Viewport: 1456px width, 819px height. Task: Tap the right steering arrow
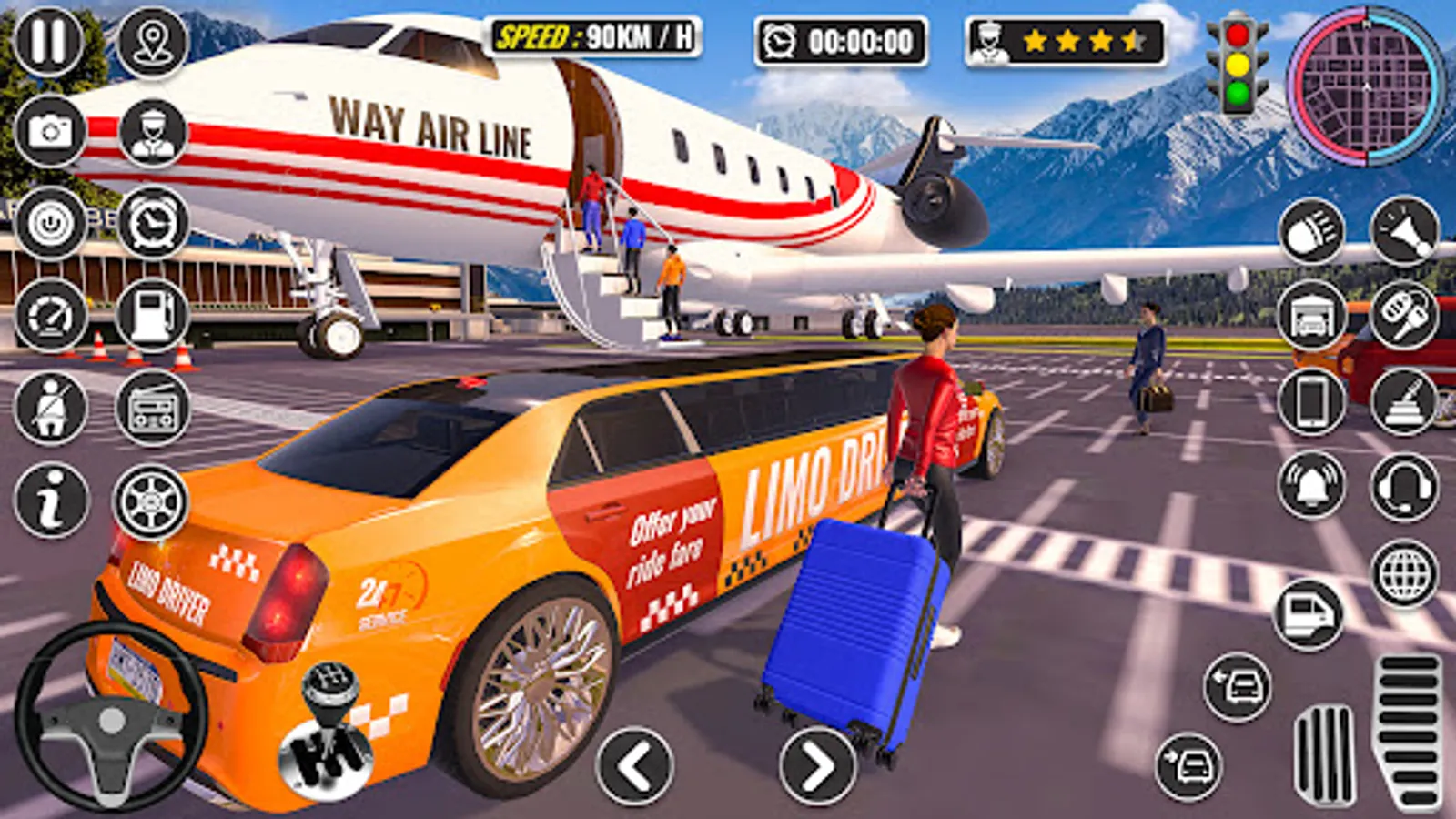click(x=817, y=764)
